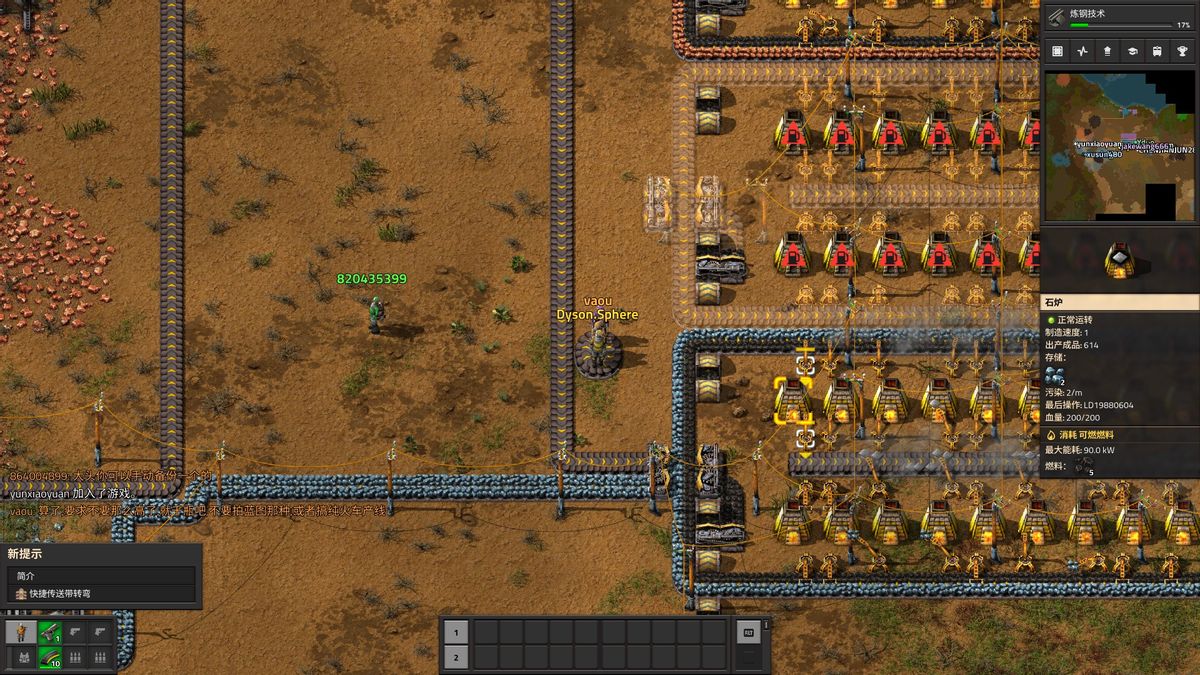Open the graduation cap icon menu
This screenshot has width=1200, height=675.
click(x=1133, y=51)
